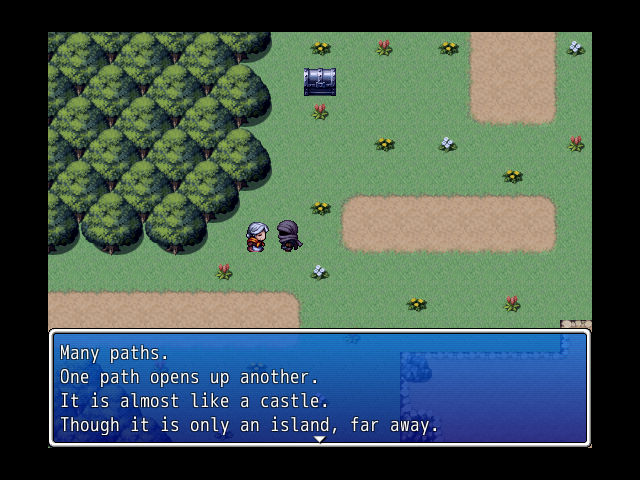Advance the dialogue with the continue arrow
The height and width of the screenshot is (480, 640).
coord(319,439)
